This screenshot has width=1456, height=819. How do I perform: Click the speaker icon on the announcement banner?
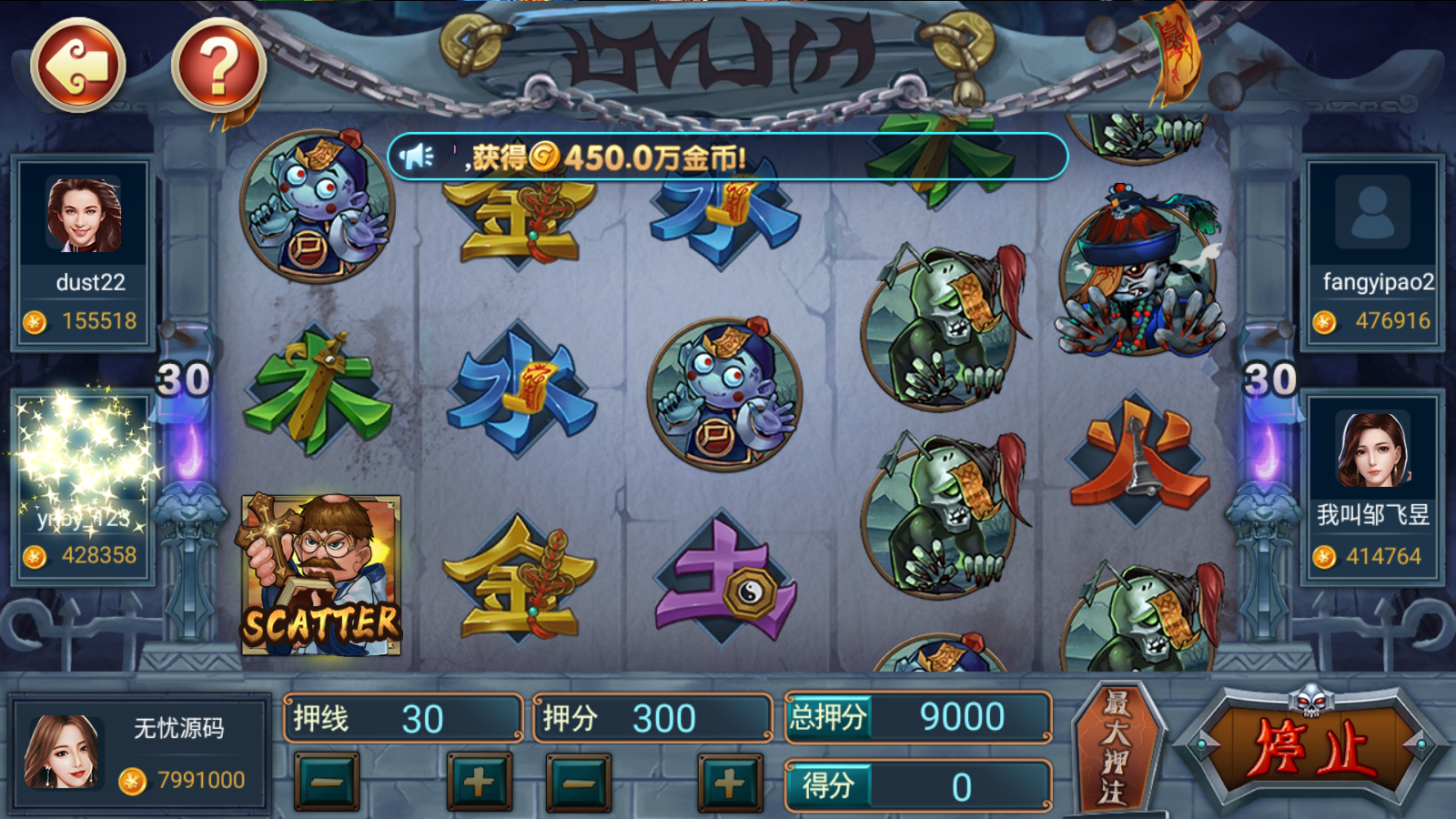click(418, 155)
